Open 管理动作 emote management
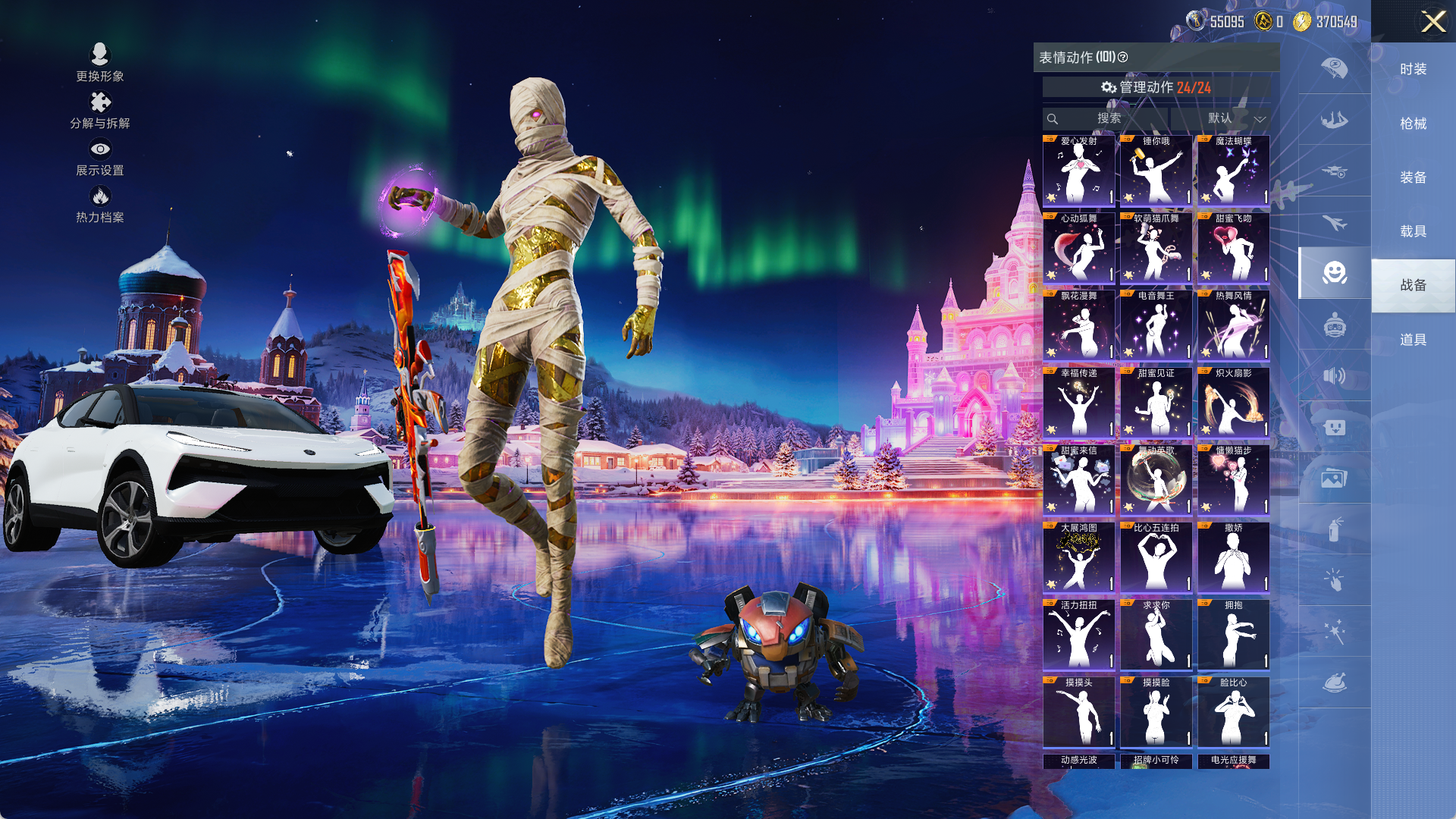1456x819 pixels. pos(1156,87)
